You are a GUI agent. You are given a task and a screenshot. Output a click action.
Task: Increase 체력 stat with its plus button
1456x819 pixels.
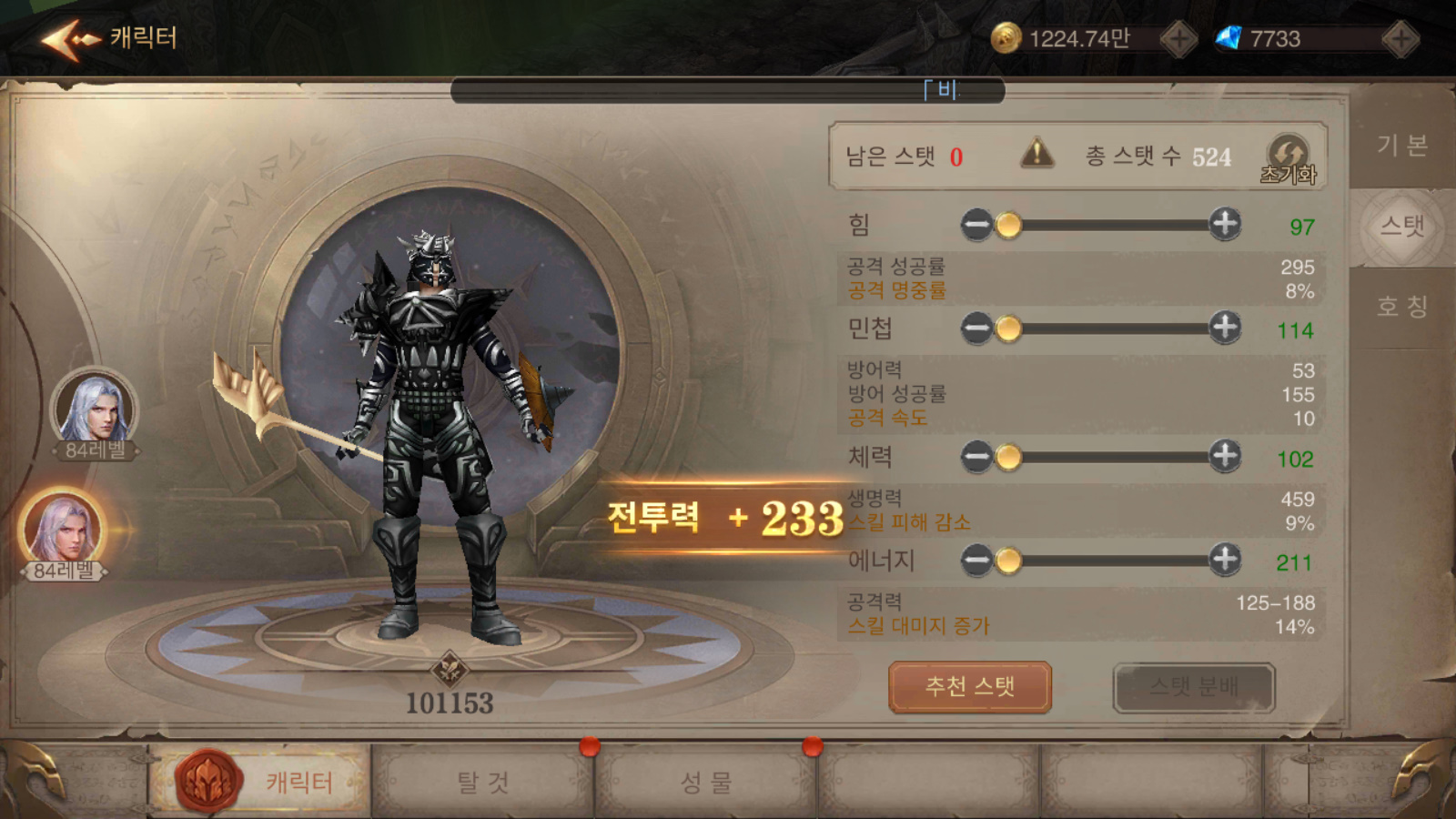tap(1225, 456)
